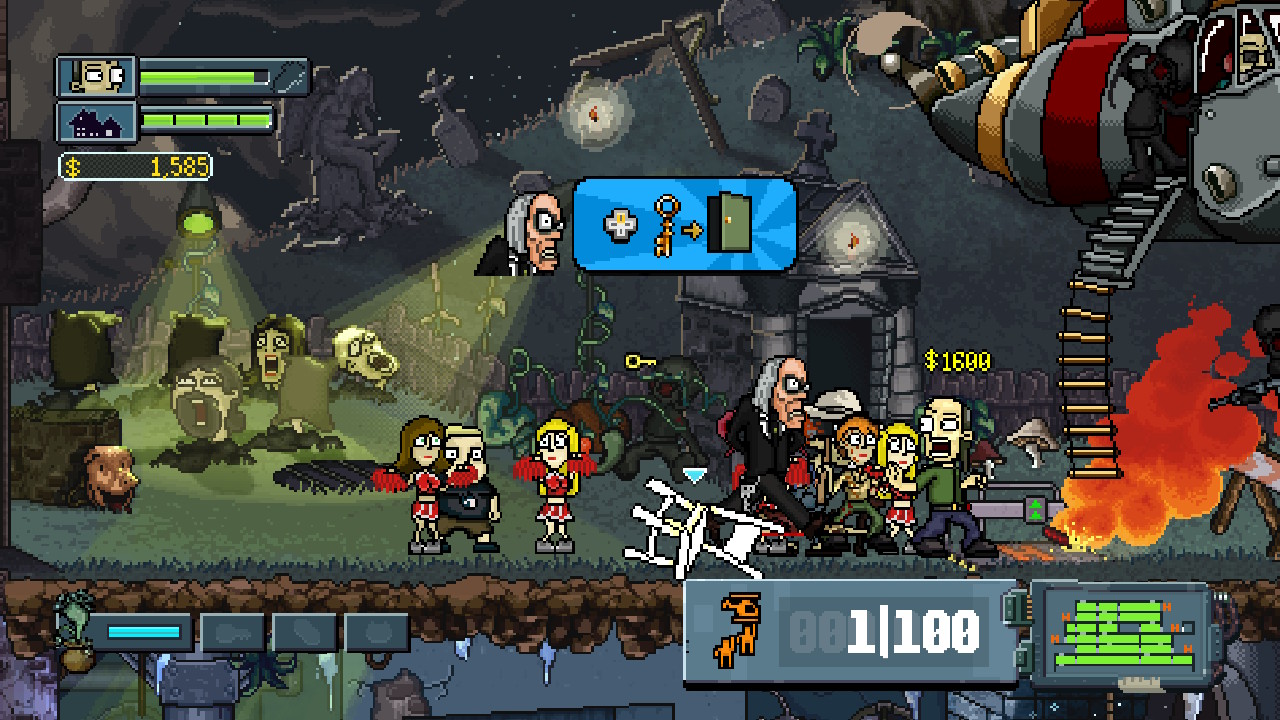Toggle the charged cyan ability slot
The width and height of the screenshot is (1280, 720).
click(143, 631)
